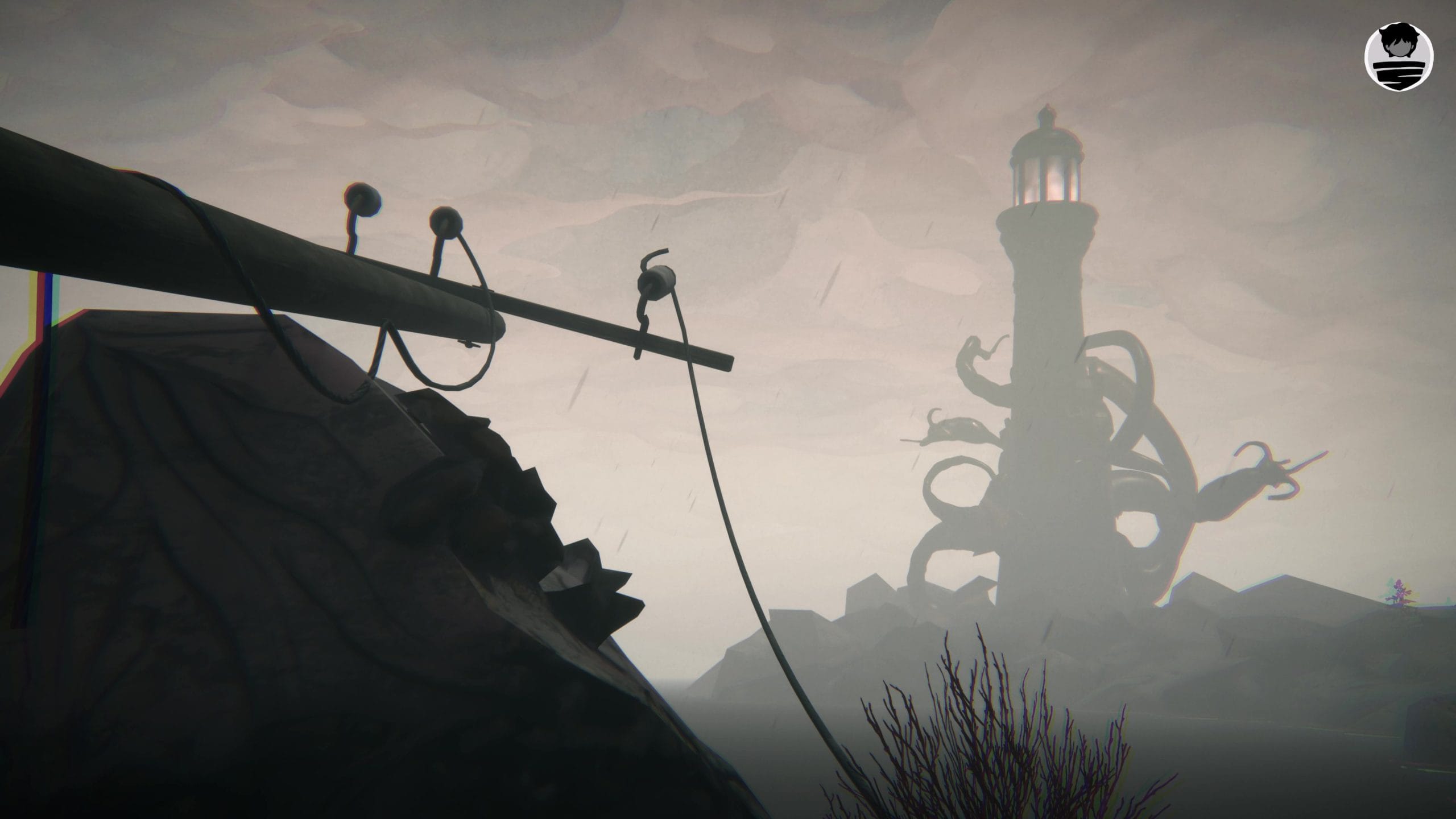Click the circular character avatar logo

pos(1399,55)
